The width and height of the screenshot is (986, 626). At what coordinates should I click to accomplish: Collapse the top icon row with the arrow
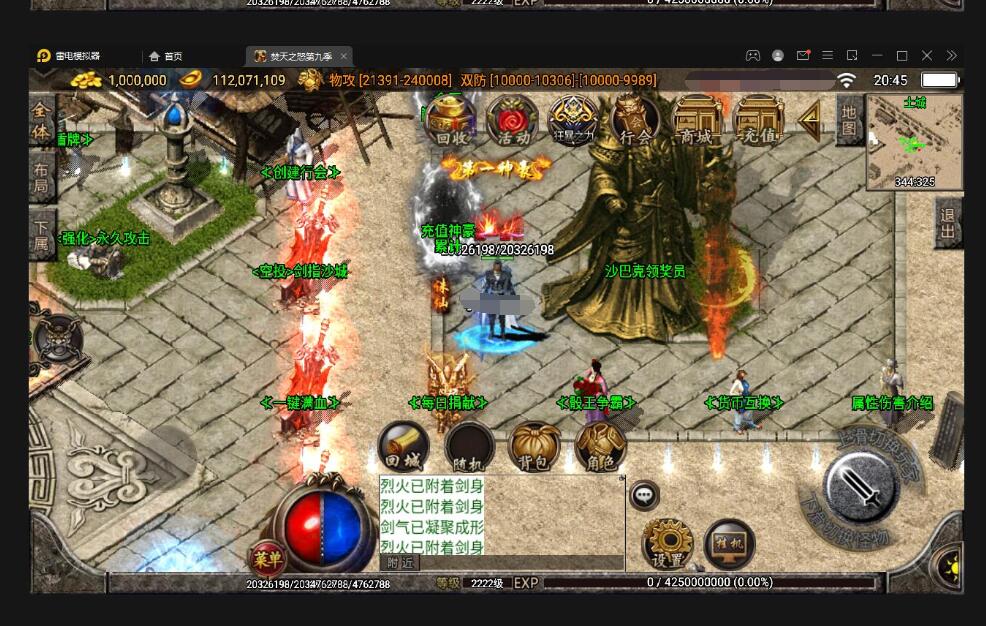(x=811, y=119)
